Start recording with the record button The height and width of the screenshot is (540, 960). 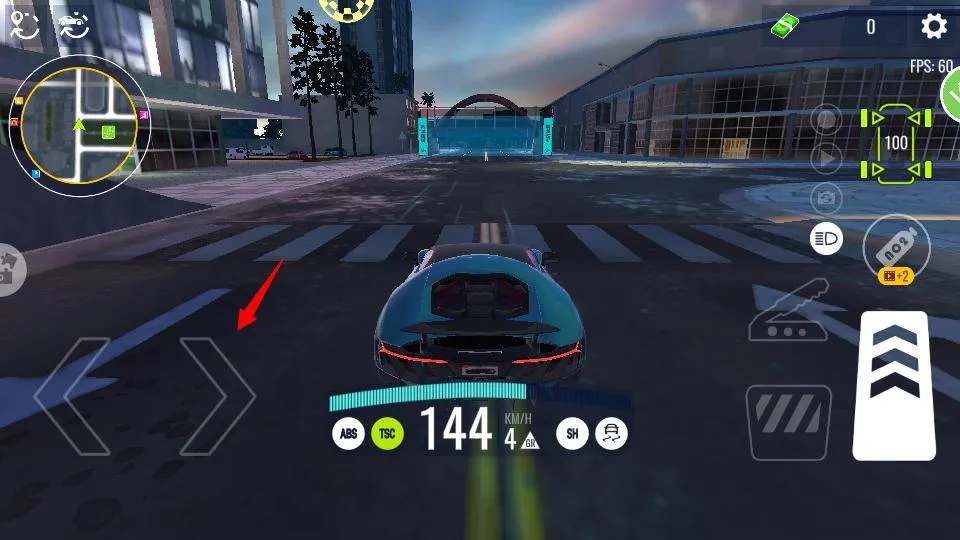point(826,120)
